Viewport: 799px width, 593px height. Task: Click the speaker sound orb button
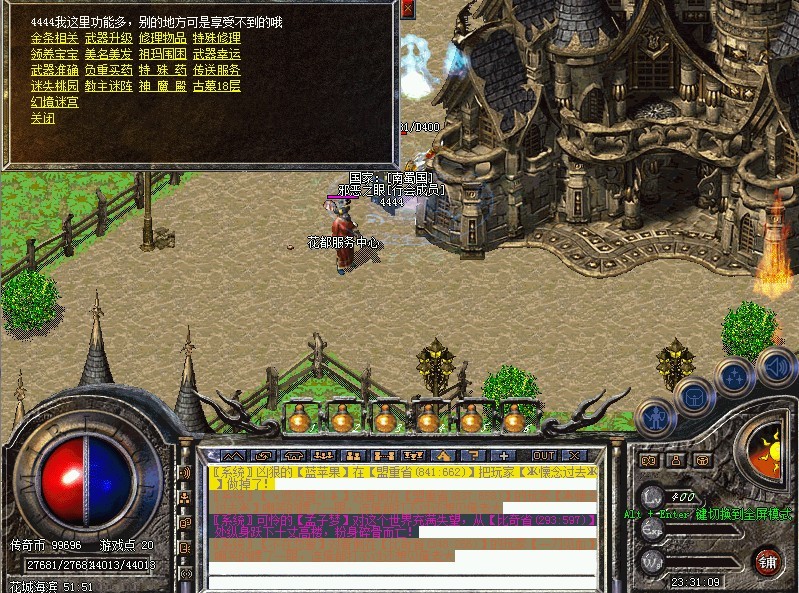pyautogui.click(x=774, y=365)
